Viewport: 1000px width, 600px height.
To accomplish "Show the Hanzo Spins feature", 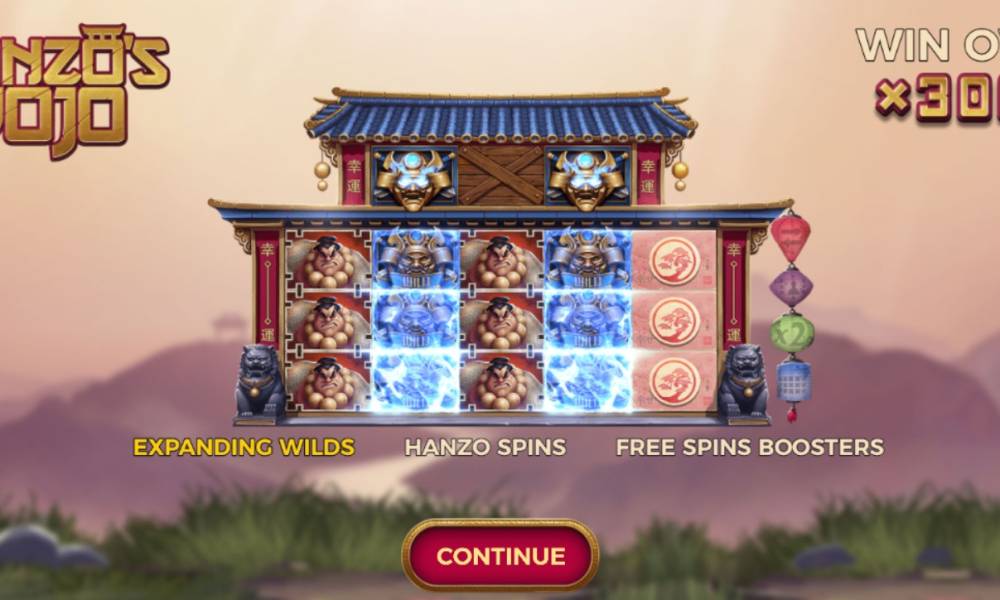I will [x=485, y=447].
